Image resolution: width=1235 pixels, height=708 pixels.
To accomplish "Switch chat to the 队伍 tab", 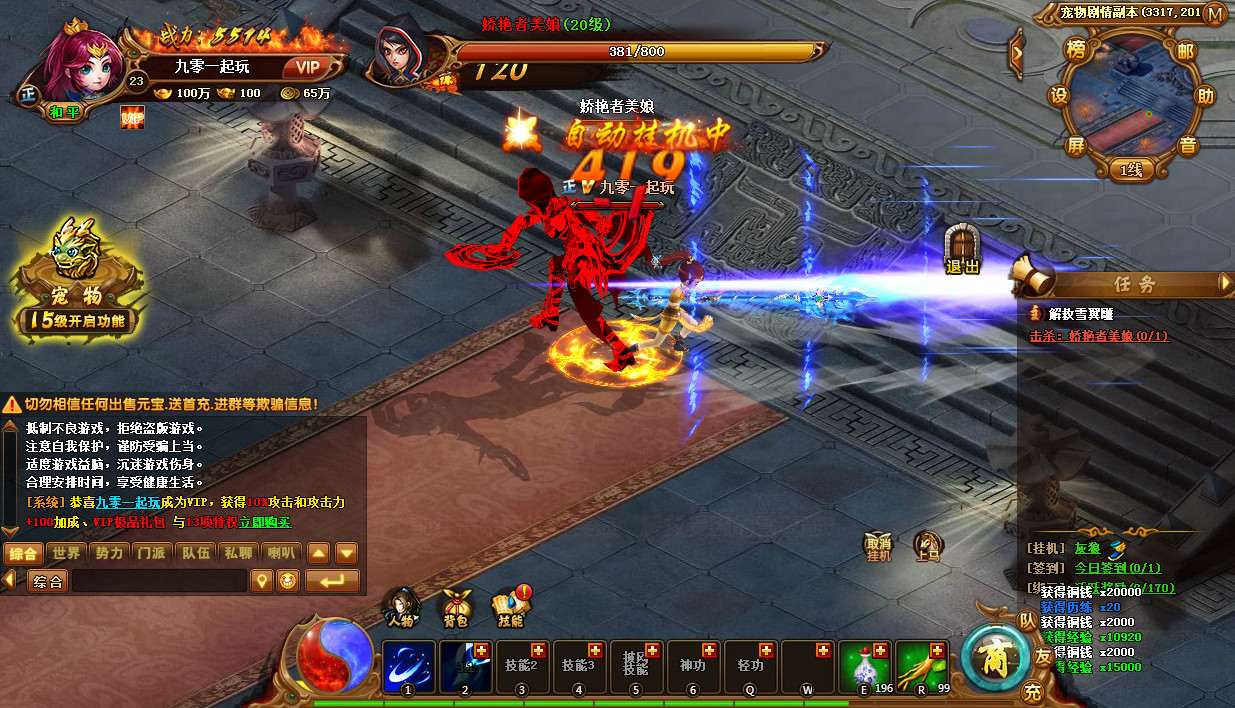I will 194,553.
